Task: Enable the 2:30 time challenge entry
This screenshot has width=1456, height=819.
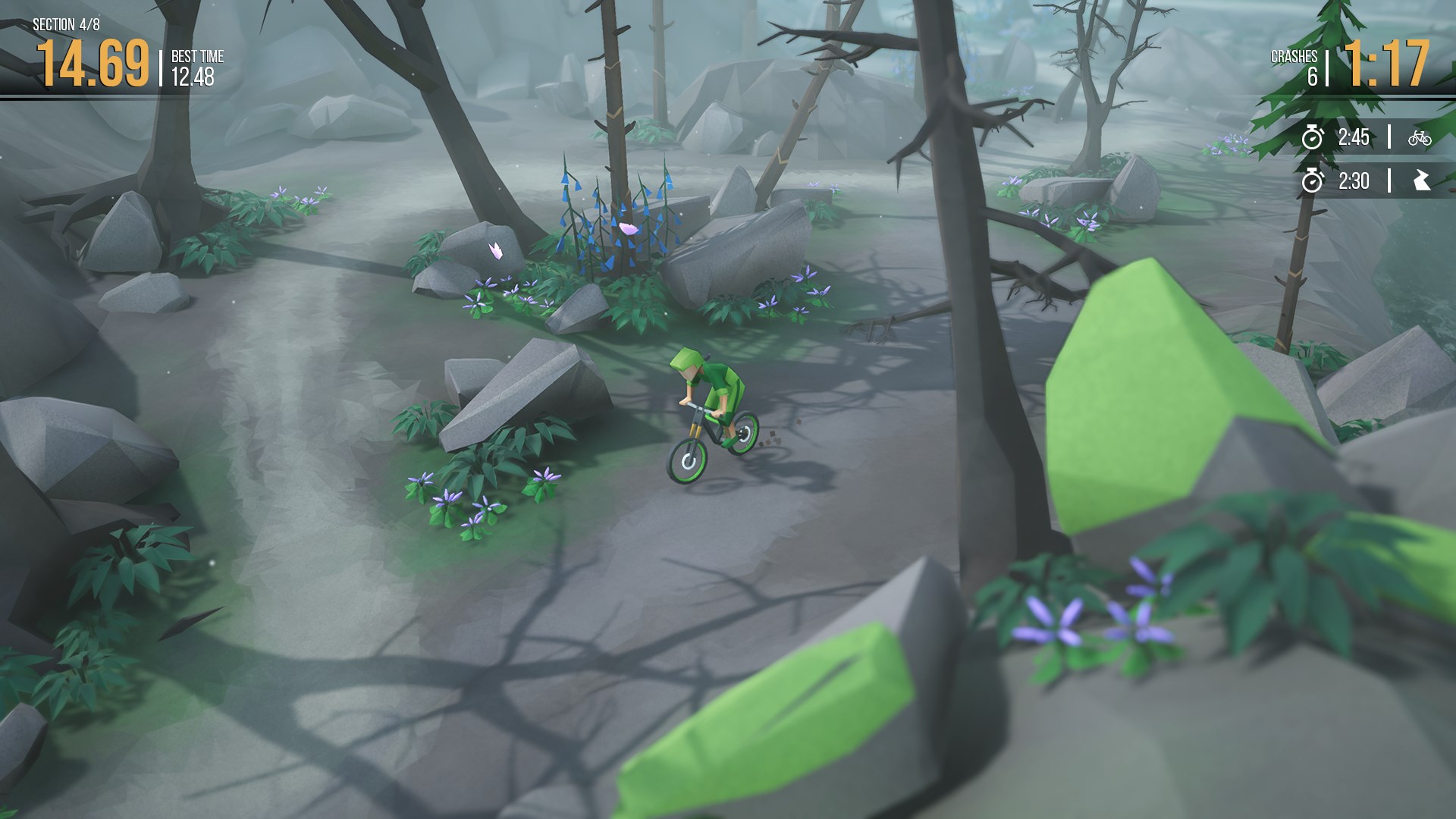Action: [x=1355, y=180]
